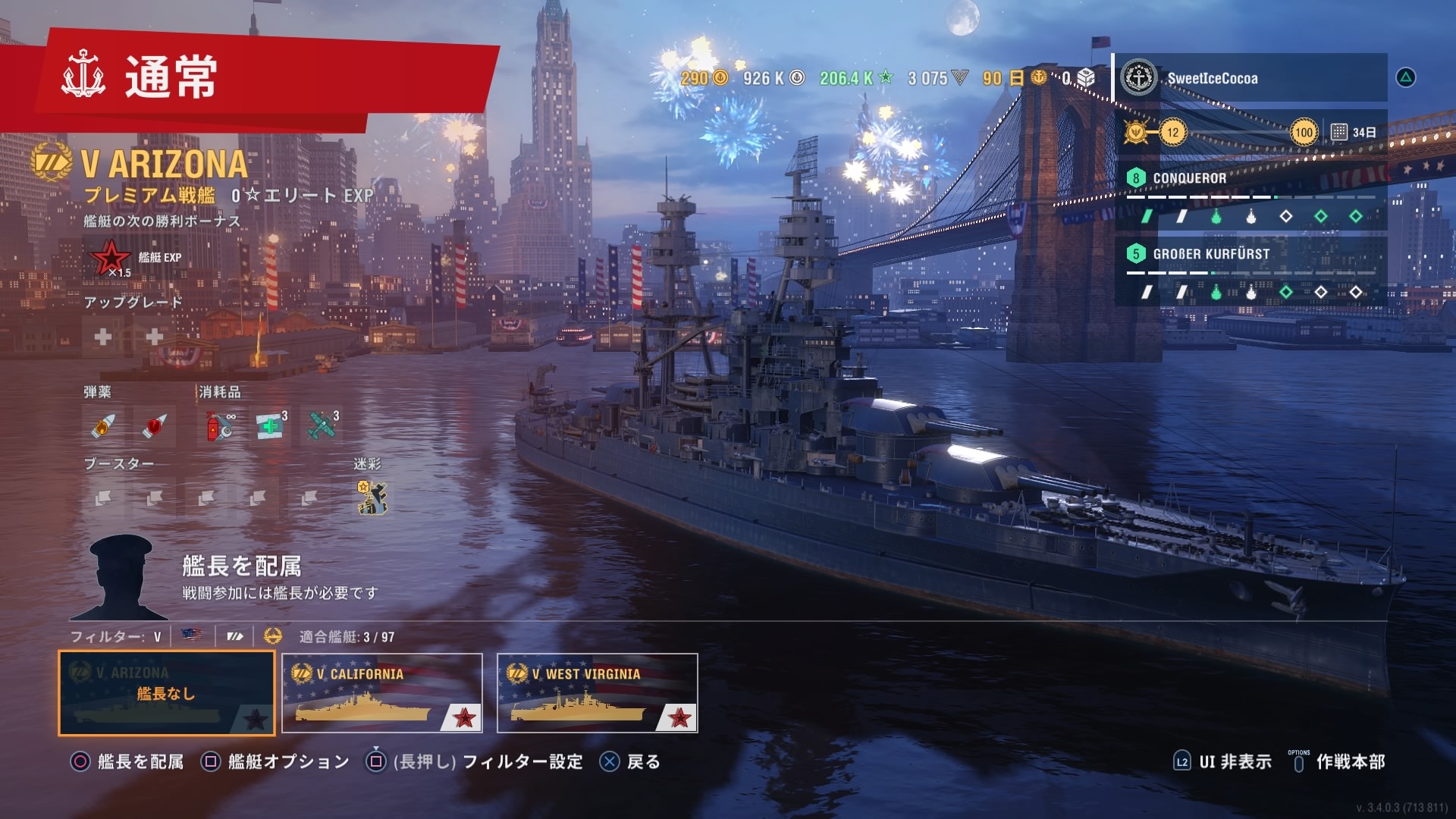Select the V Arizona ship card
Viewport: 1456px width, 819px height.
[166, 693]
